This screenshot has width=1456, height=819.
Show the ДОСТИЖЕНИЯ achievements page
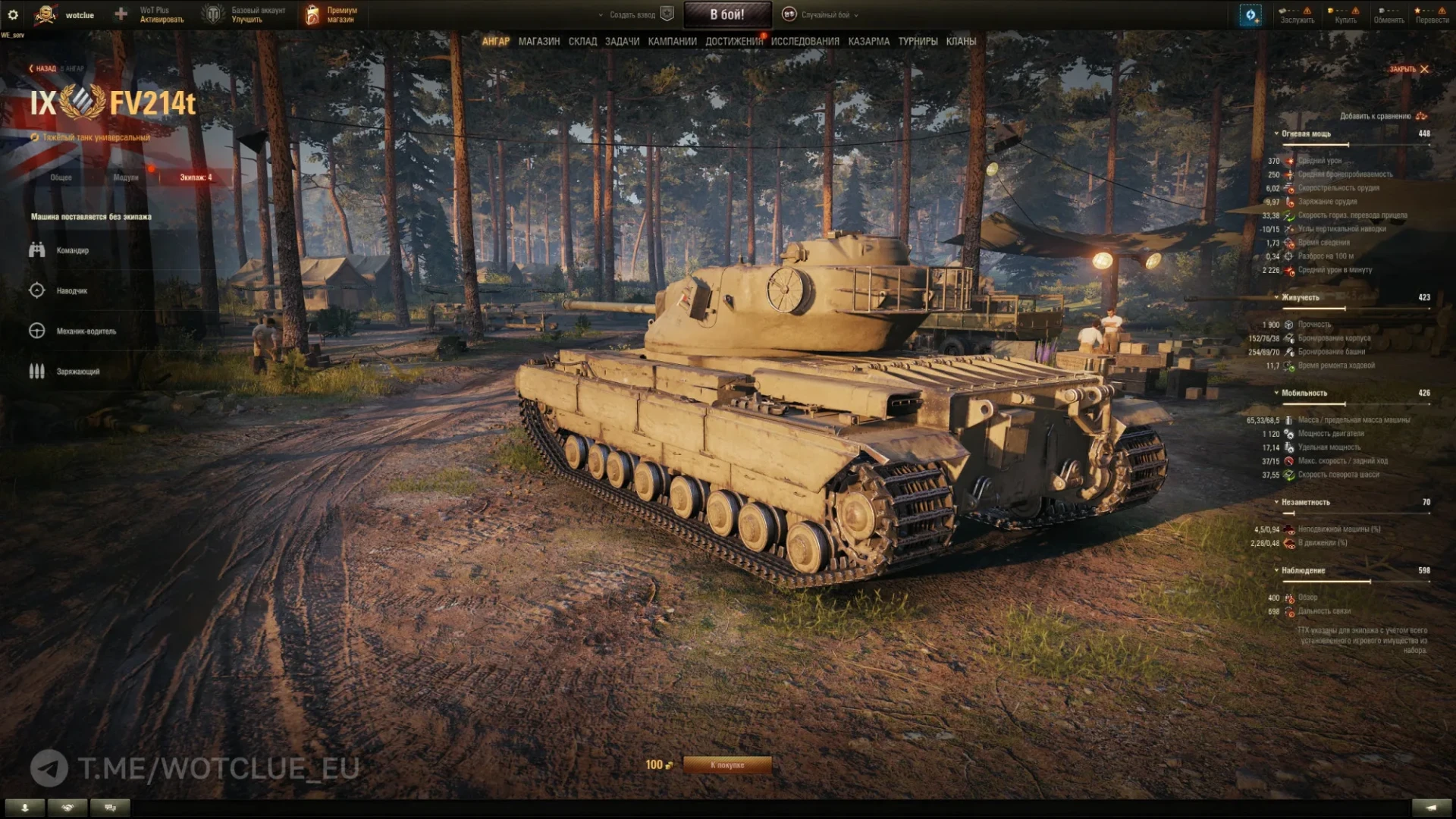(x=733, y=42)
